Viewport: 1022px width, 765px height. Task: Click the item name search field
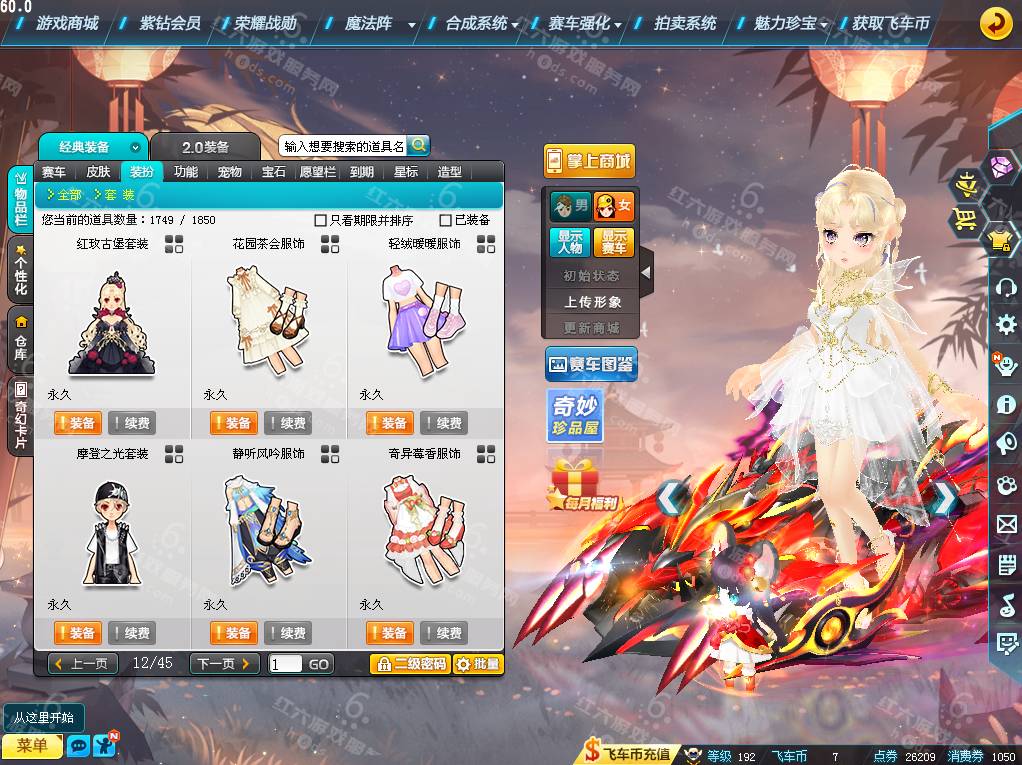(343, 146)
